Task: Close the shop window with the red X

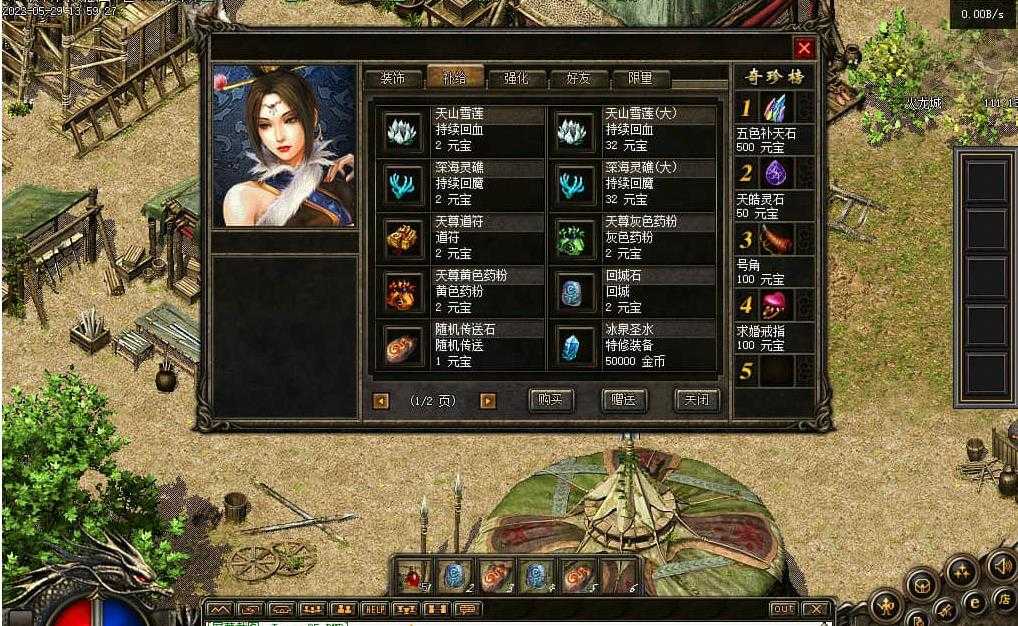Action: [804, 48]
